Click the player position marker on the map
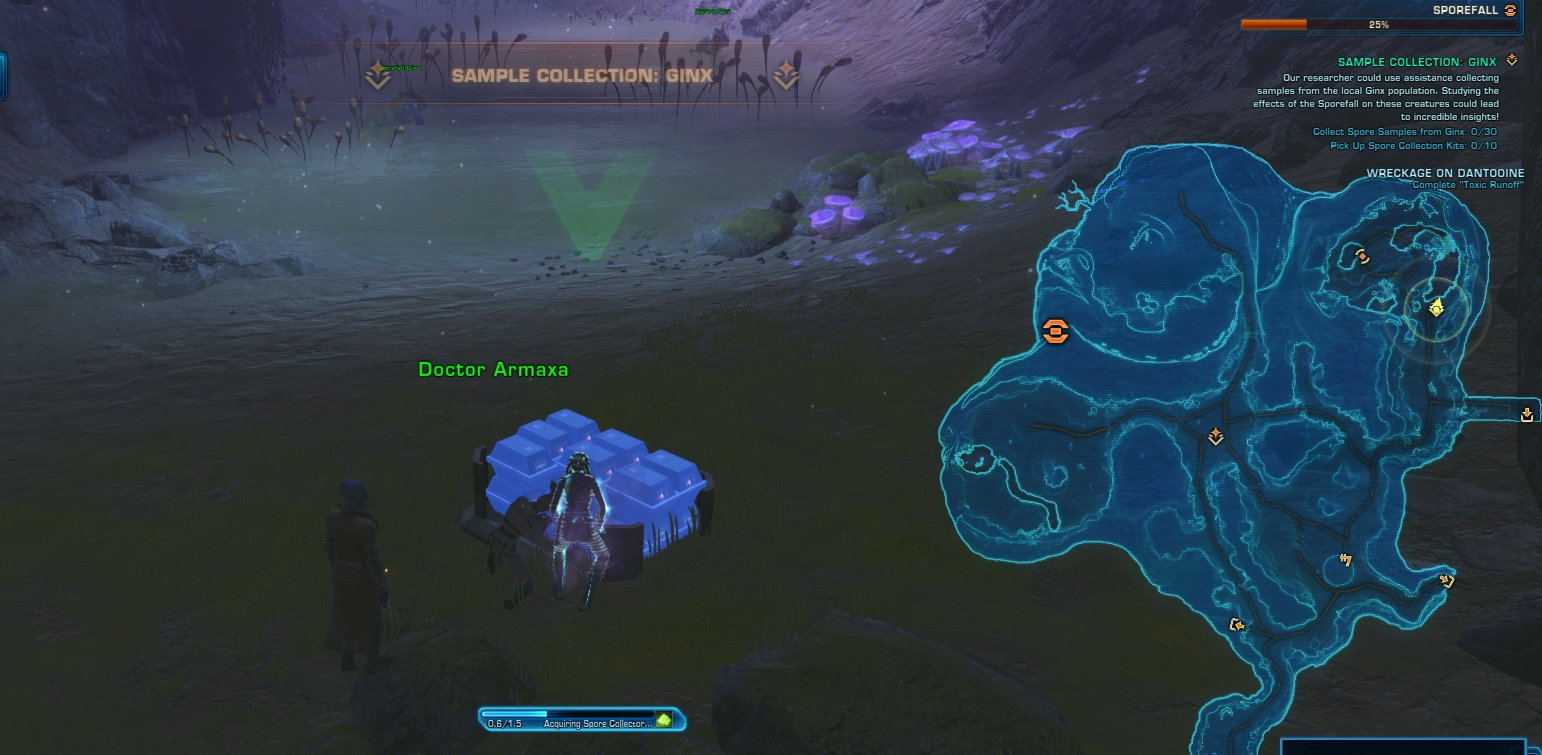The height and width of the screenshot is (755, 1542). [1437, 307]
